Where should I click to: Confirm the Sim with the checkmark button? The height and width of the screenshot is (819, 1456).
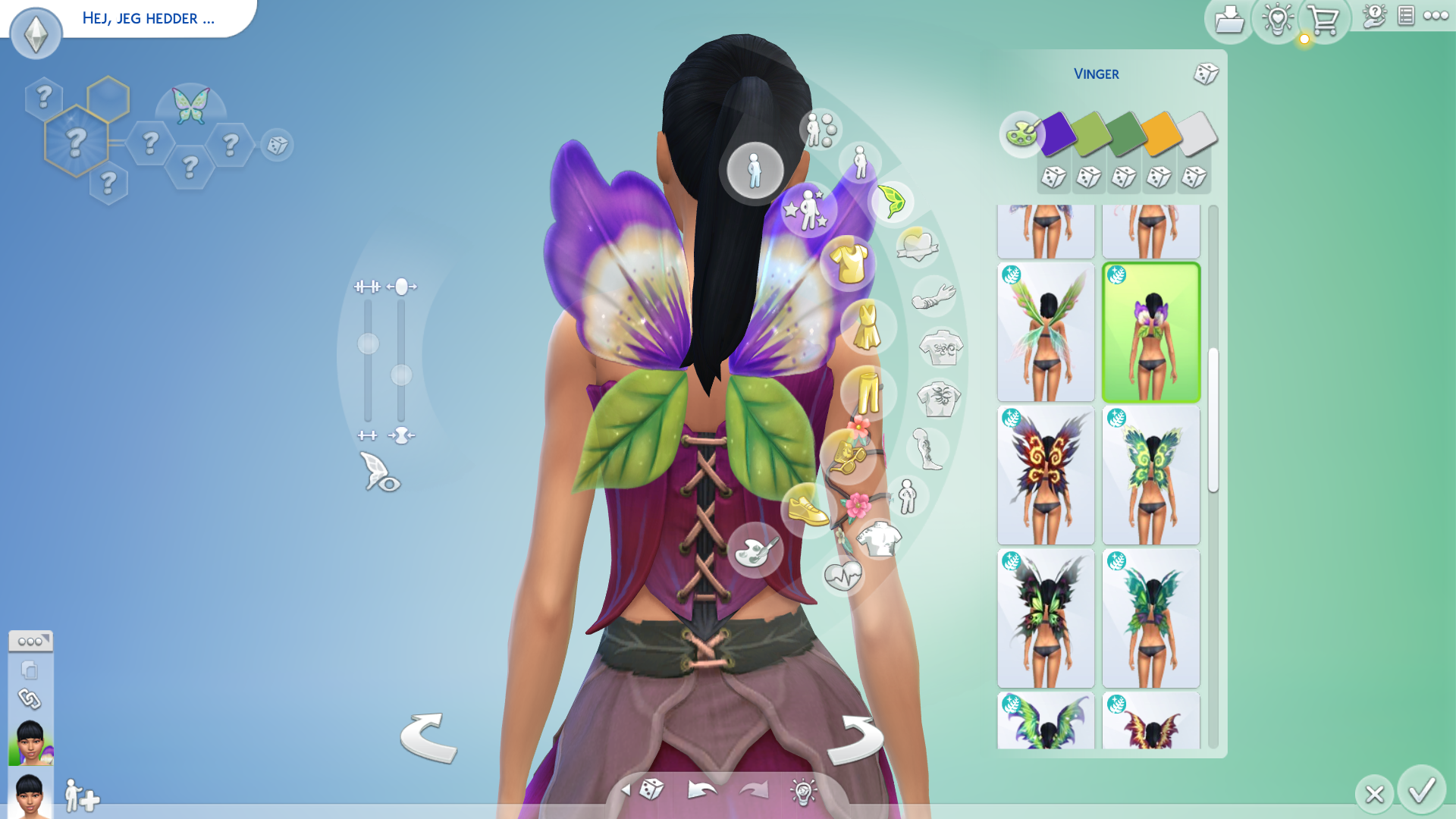point(1421,791)
